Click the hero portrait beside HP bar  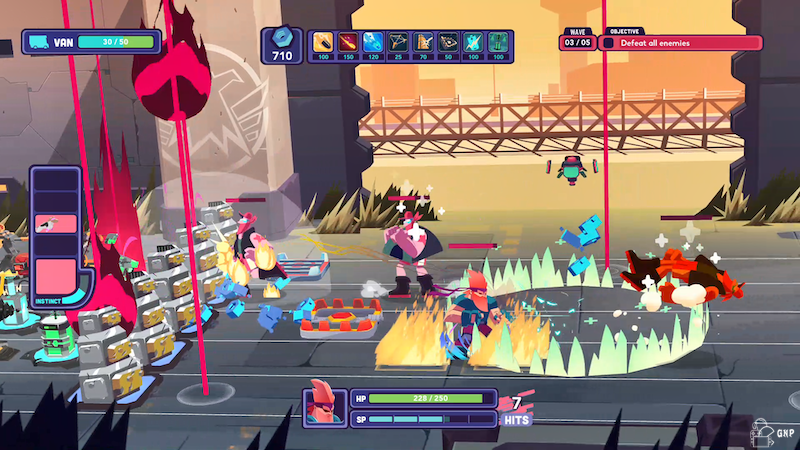[324, 406]
